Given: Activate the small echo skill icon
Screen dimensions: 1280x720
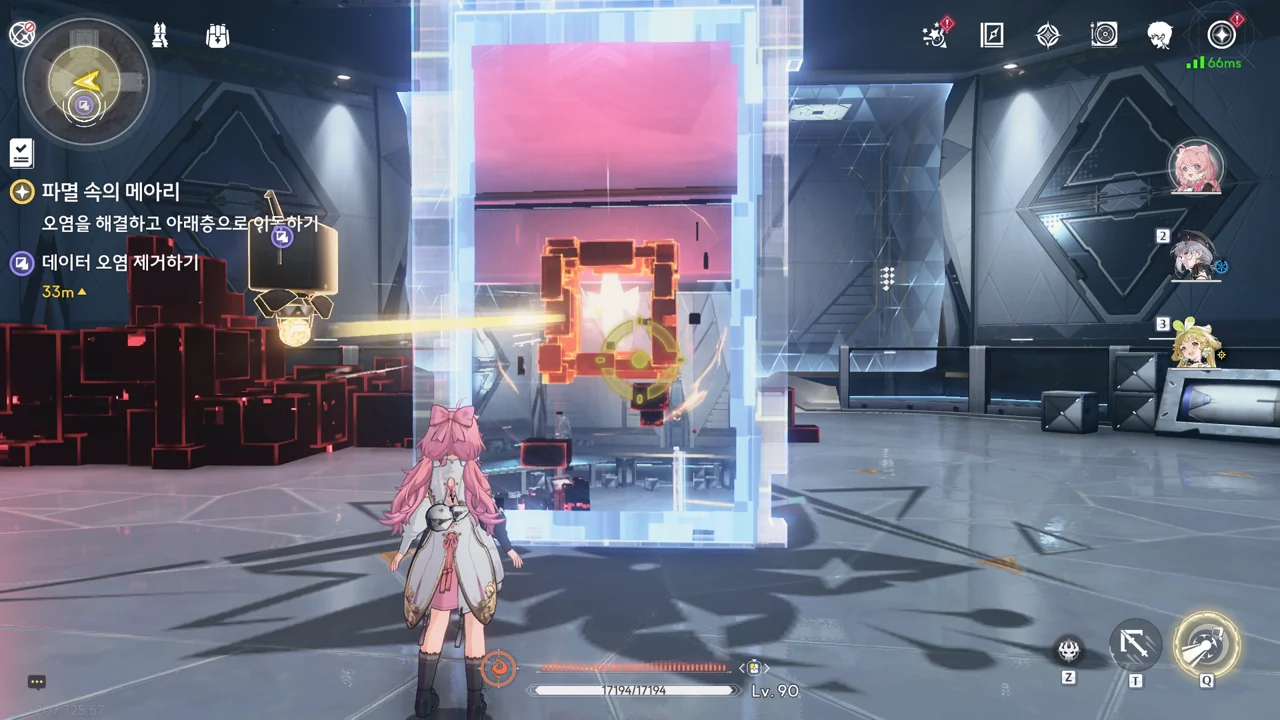Looking at the screenshot, I should [x=1069, y=652].
